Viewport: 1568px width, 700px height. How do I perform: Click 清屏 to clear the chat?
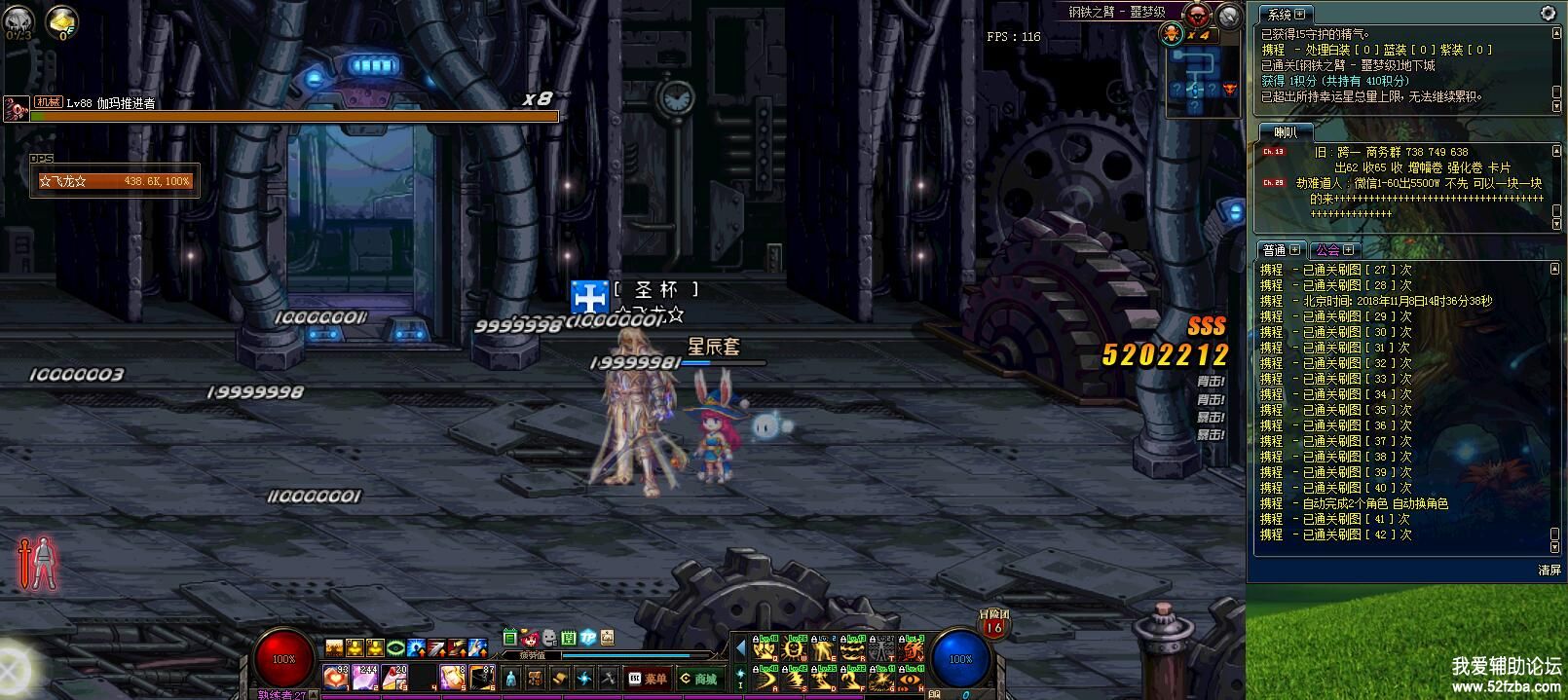[1549, 570]
